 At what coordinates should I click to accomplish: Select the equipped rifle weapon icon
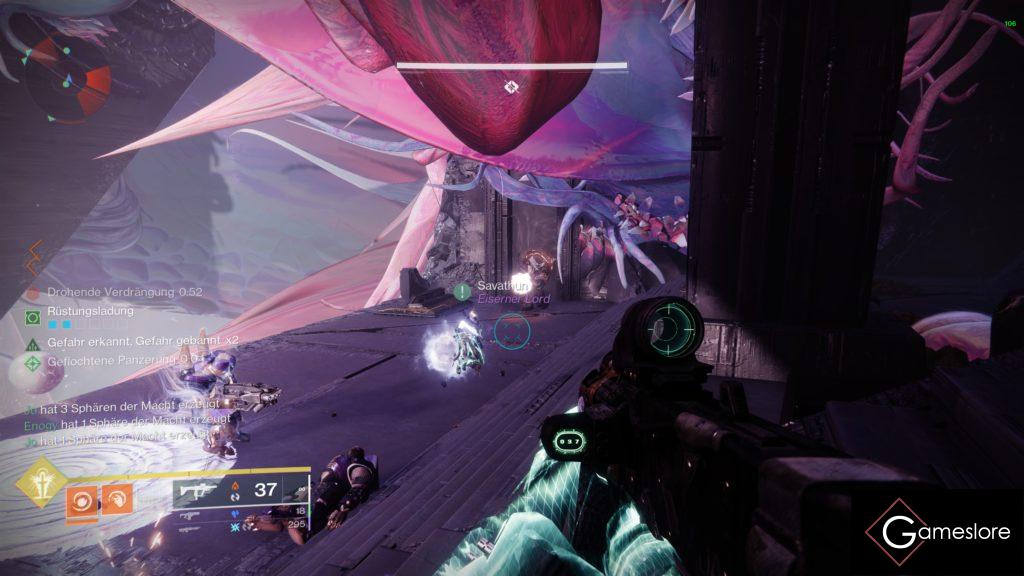pos(198,490)
